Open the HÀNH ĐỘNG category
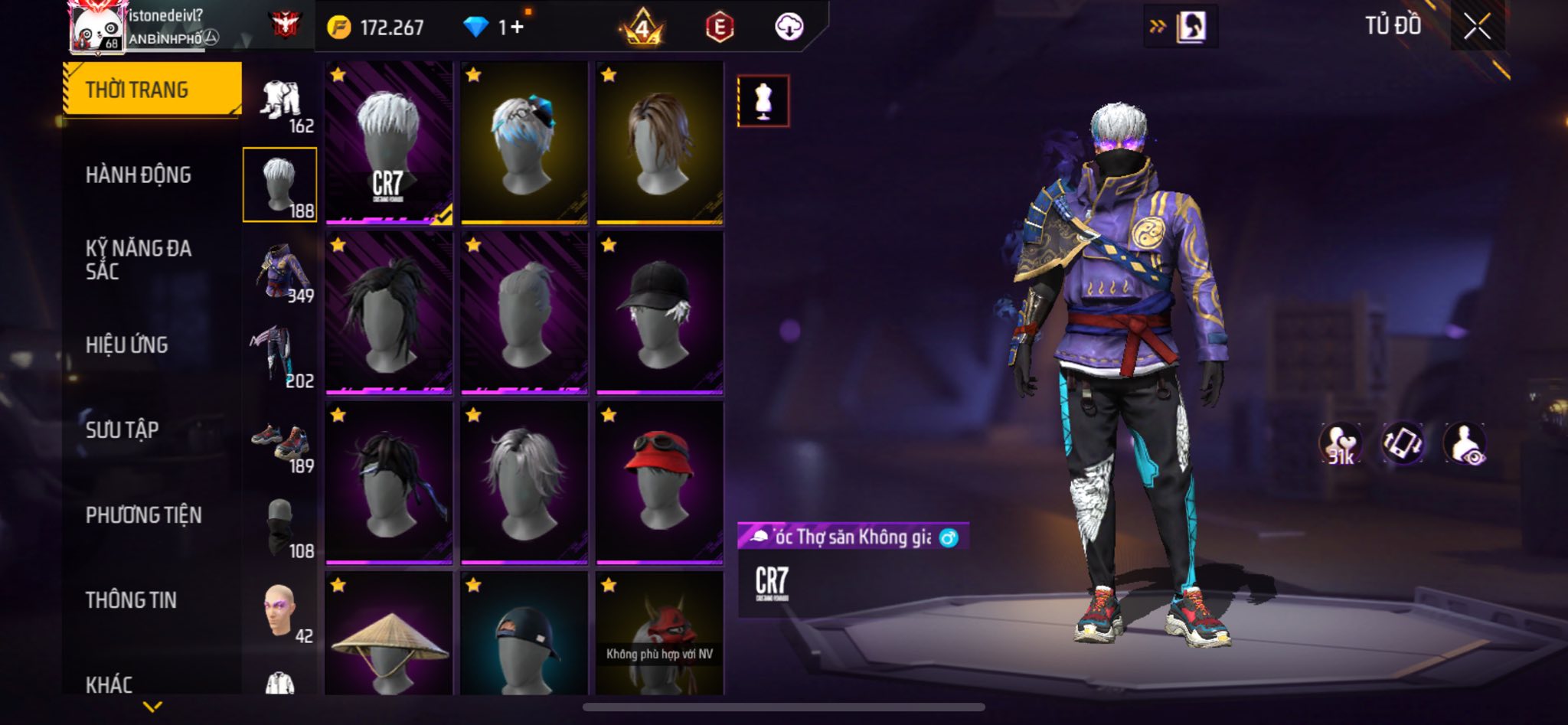This screenshot has height=725, width=1568. point(139,175)
